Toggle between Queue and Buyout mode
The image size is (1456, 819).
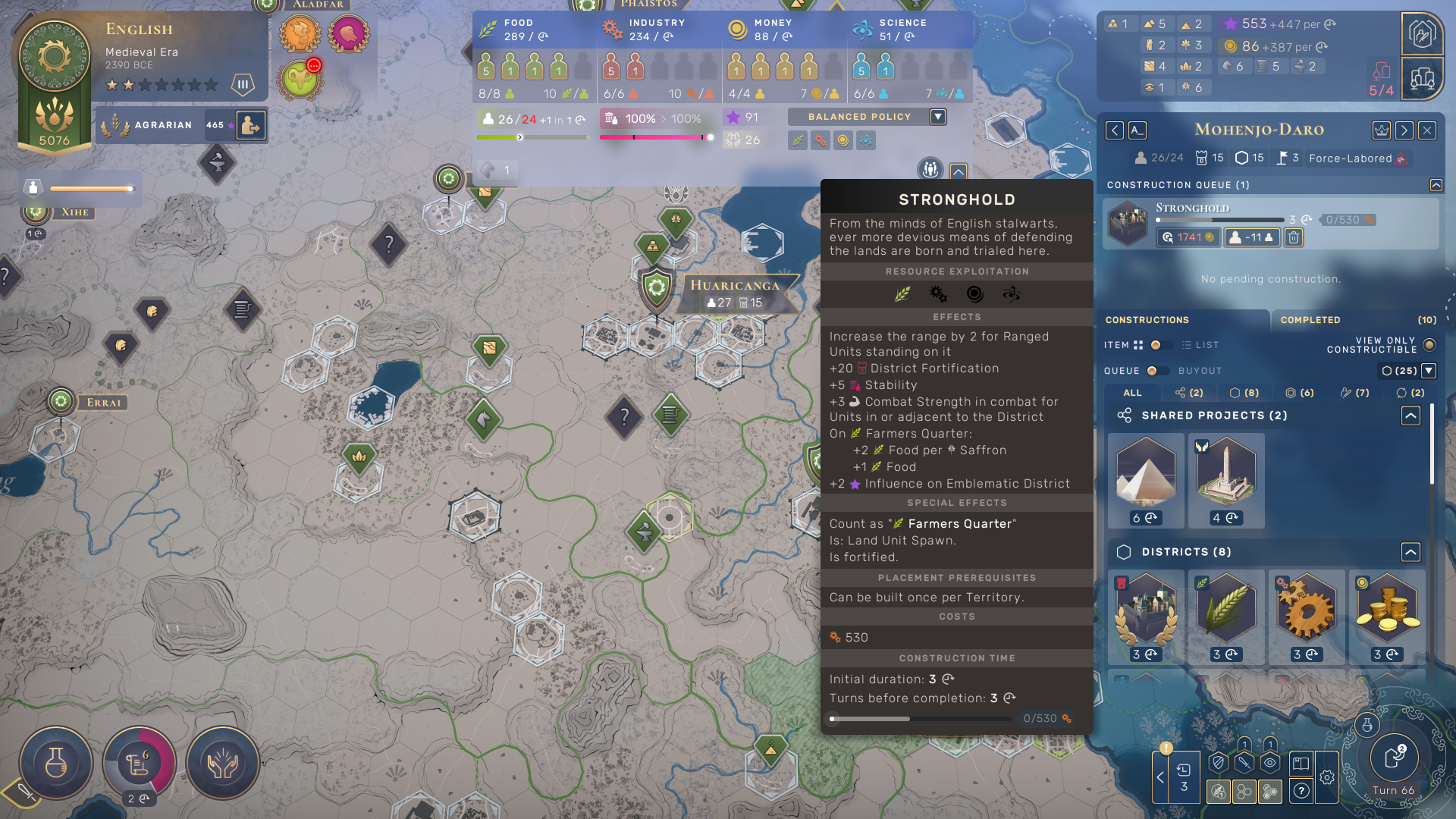pyautogui.click(x=1153, y=371)
